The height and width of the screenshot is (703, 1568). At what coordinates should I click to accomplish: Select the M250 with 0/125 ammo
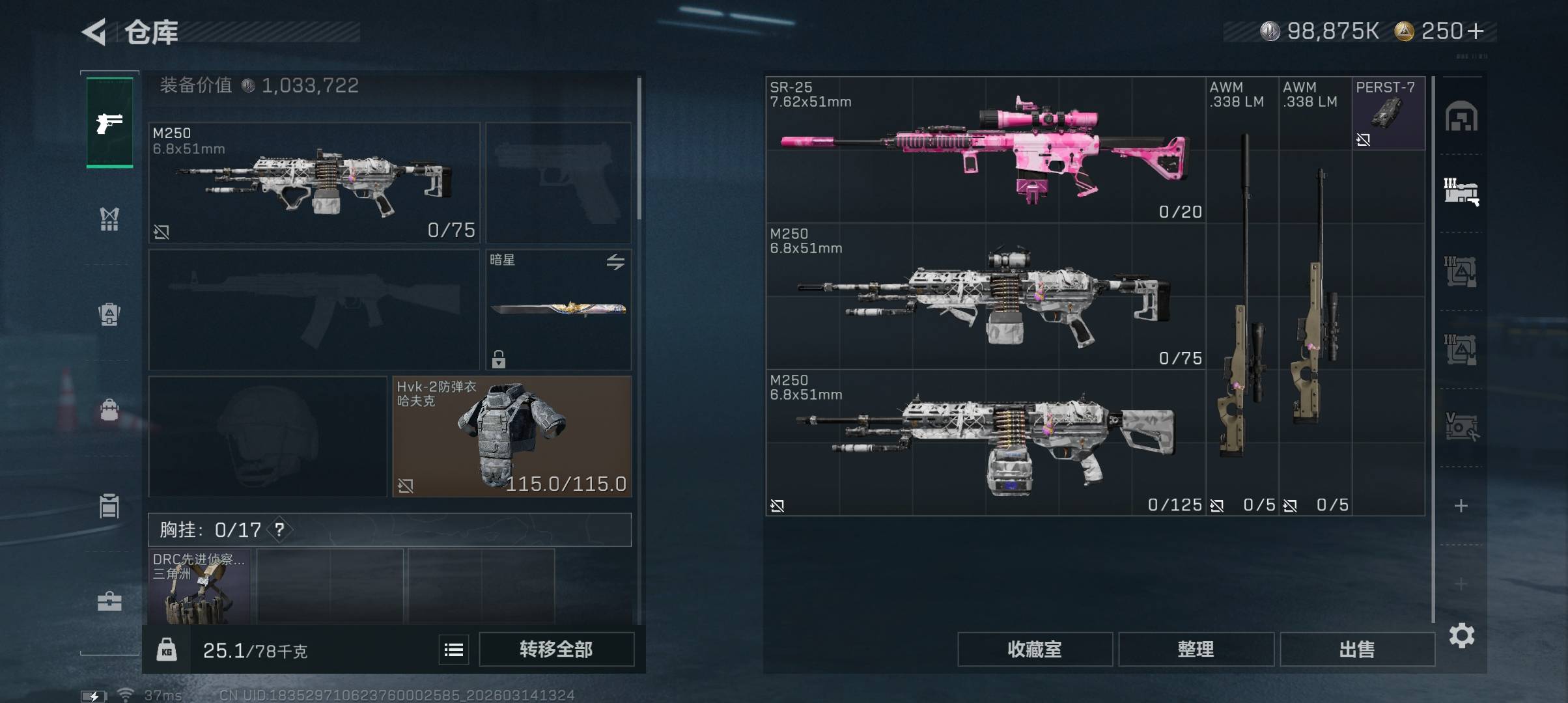[985, 443]
